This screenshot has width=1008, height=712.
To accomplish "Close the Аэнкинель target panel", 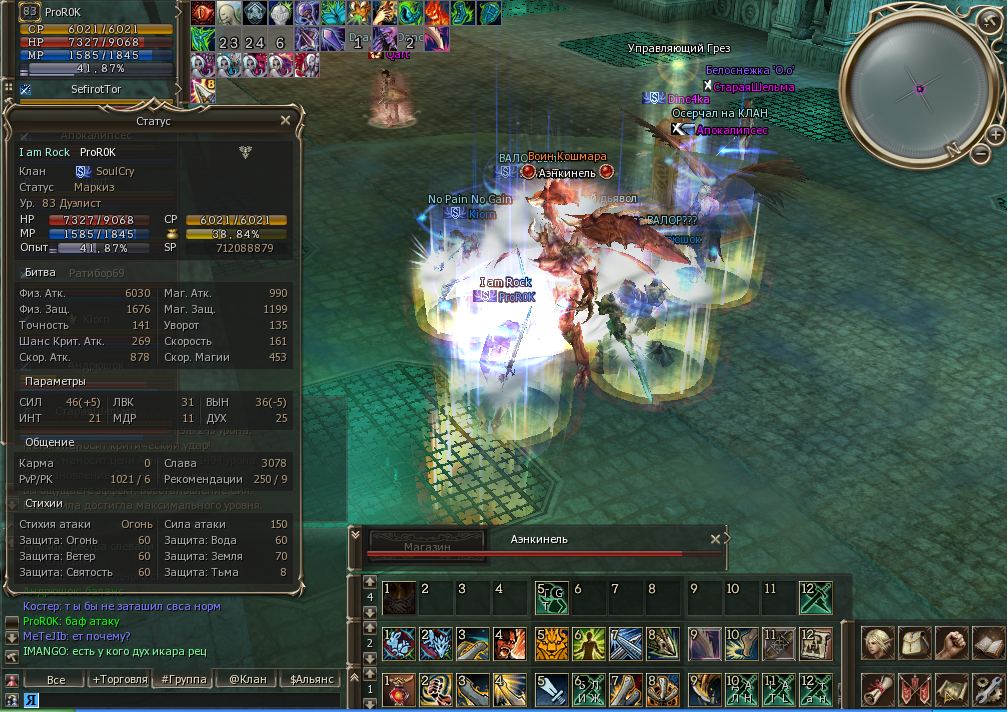I will (715, 539).
